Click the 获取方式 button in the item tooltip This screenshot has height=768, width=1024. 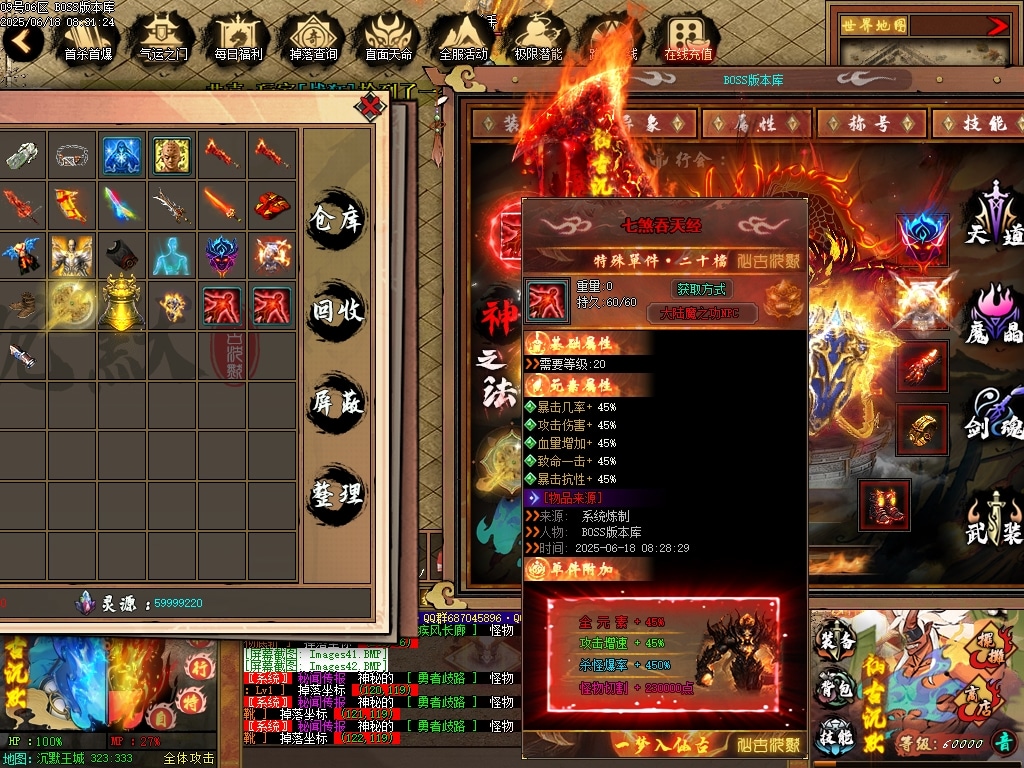pyautogui.click(x=702, y=289)
